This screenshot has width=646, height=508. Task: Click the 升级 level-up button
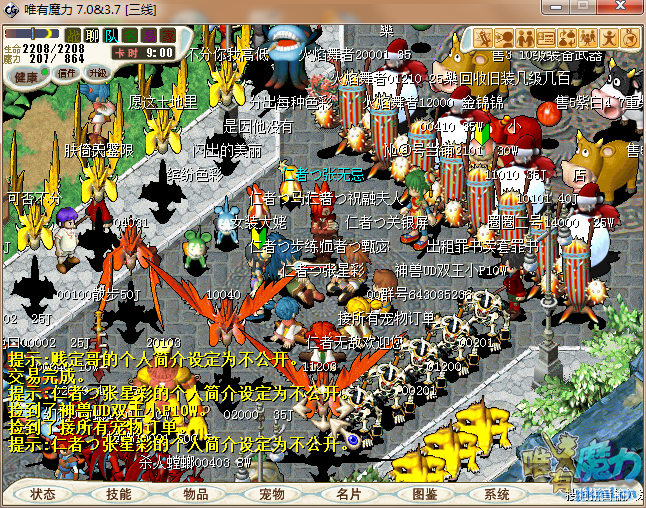(x=99, y=73)
